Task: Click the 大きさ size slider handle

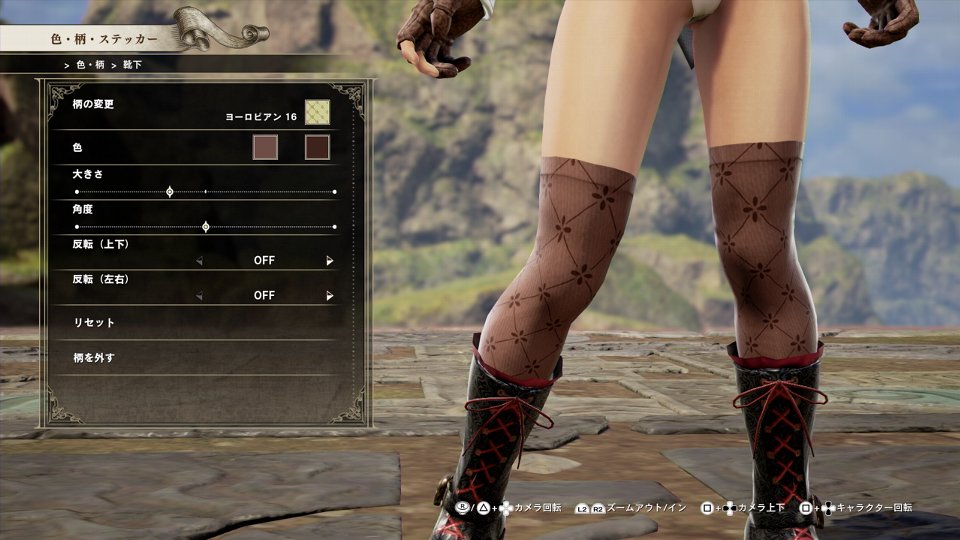Action: tap(169, 191)
